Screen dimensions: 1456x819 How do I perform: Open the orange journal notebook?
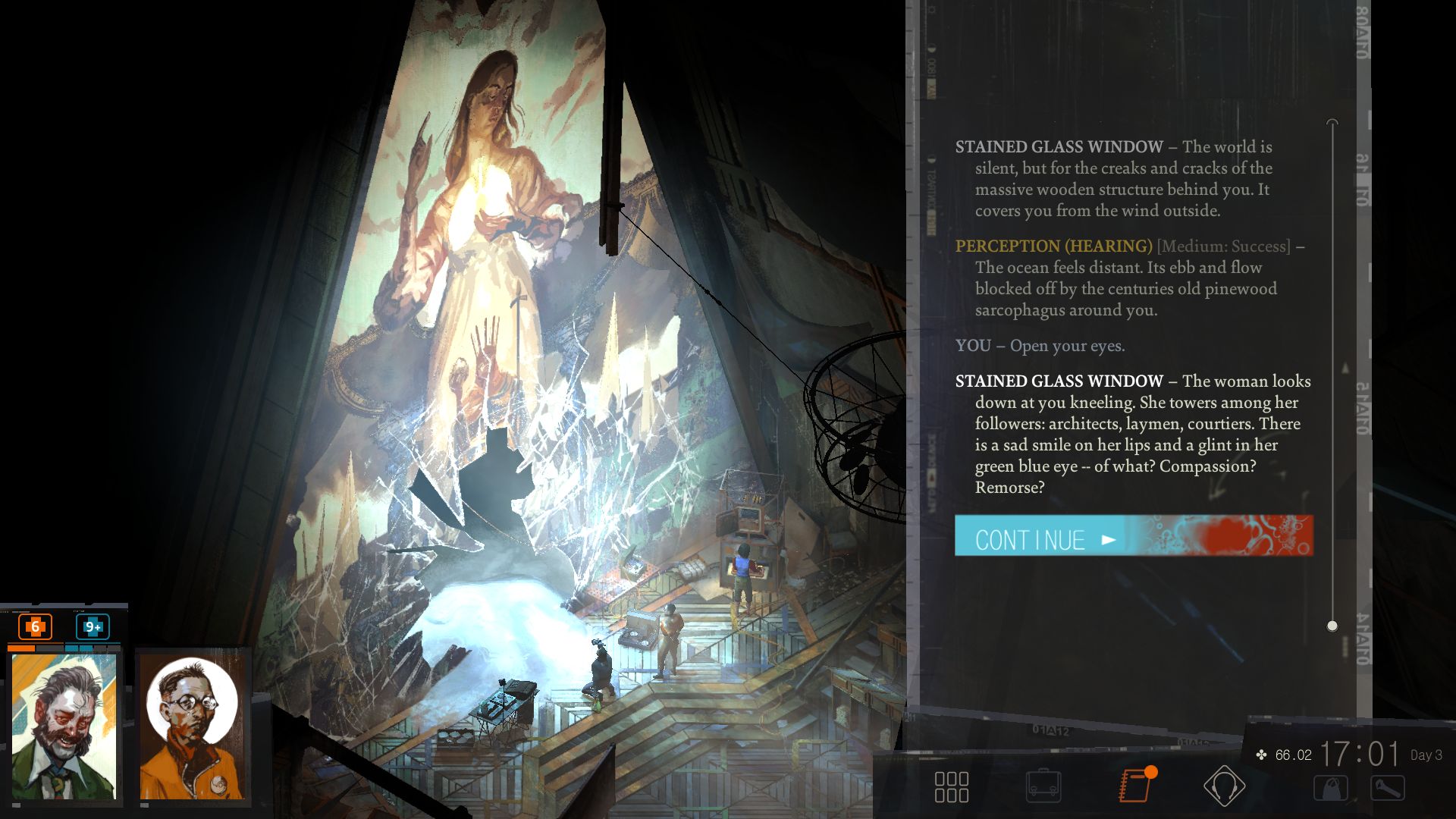tap(1135, 786)
